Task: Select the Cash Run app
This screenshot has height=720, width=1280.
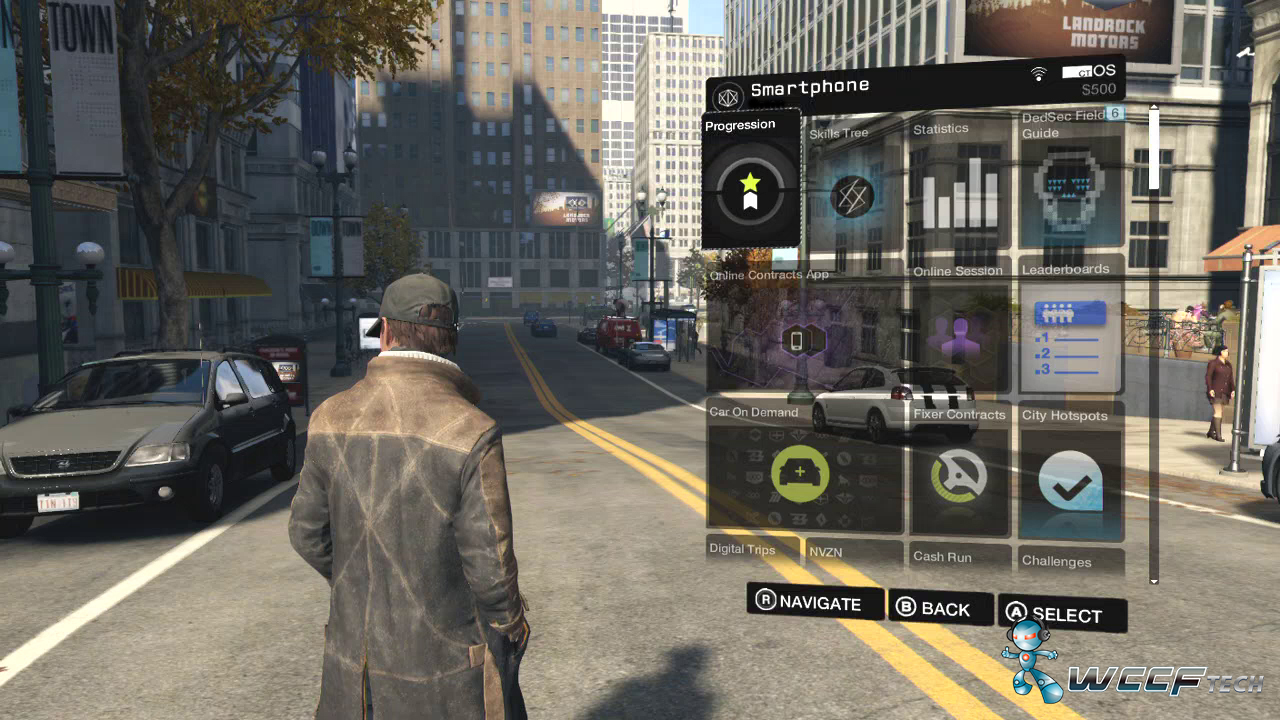Action: [x=959, y=558]
